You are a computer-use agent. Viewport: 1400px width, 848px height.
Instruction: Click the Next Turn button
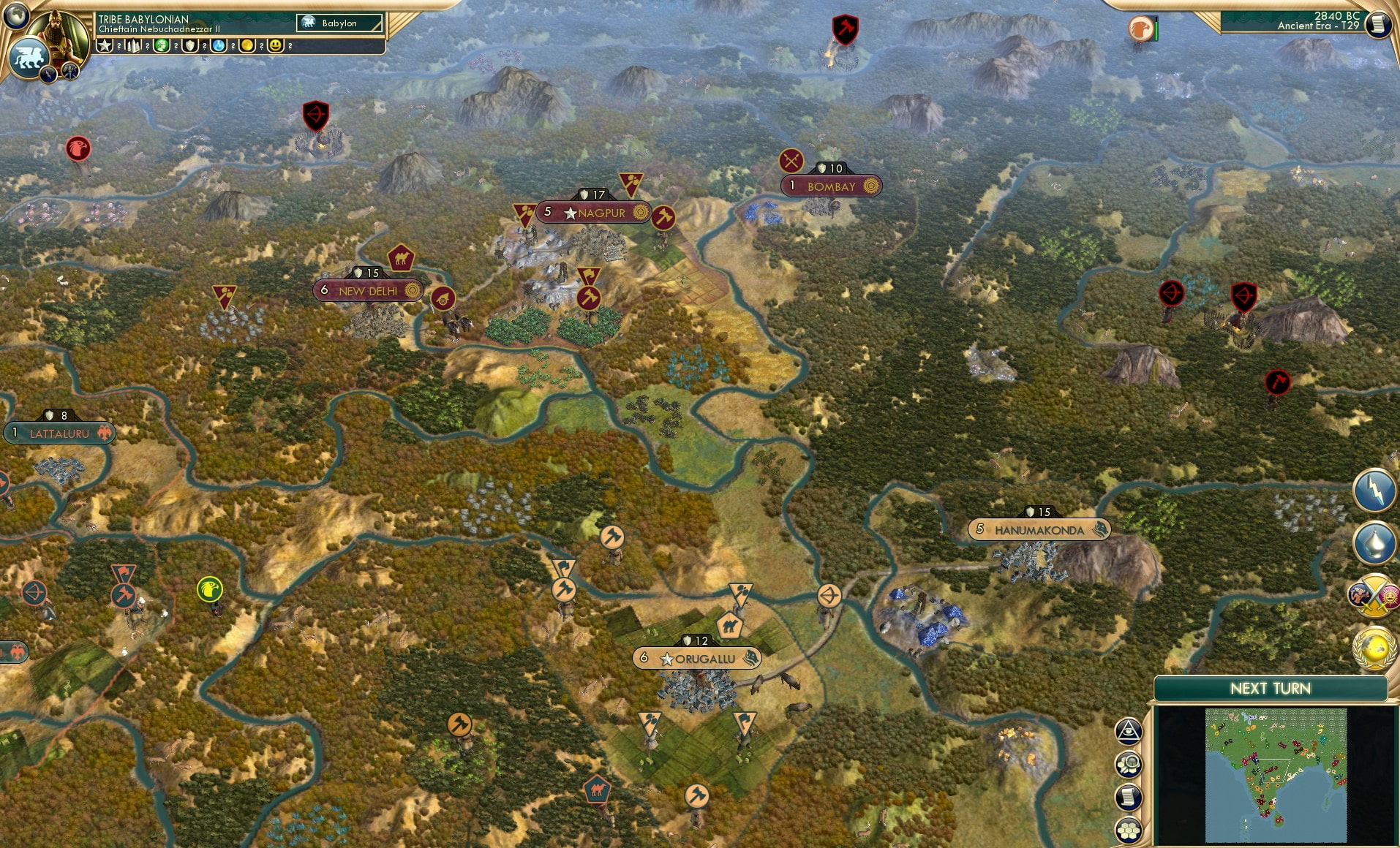coord(1271,689)
